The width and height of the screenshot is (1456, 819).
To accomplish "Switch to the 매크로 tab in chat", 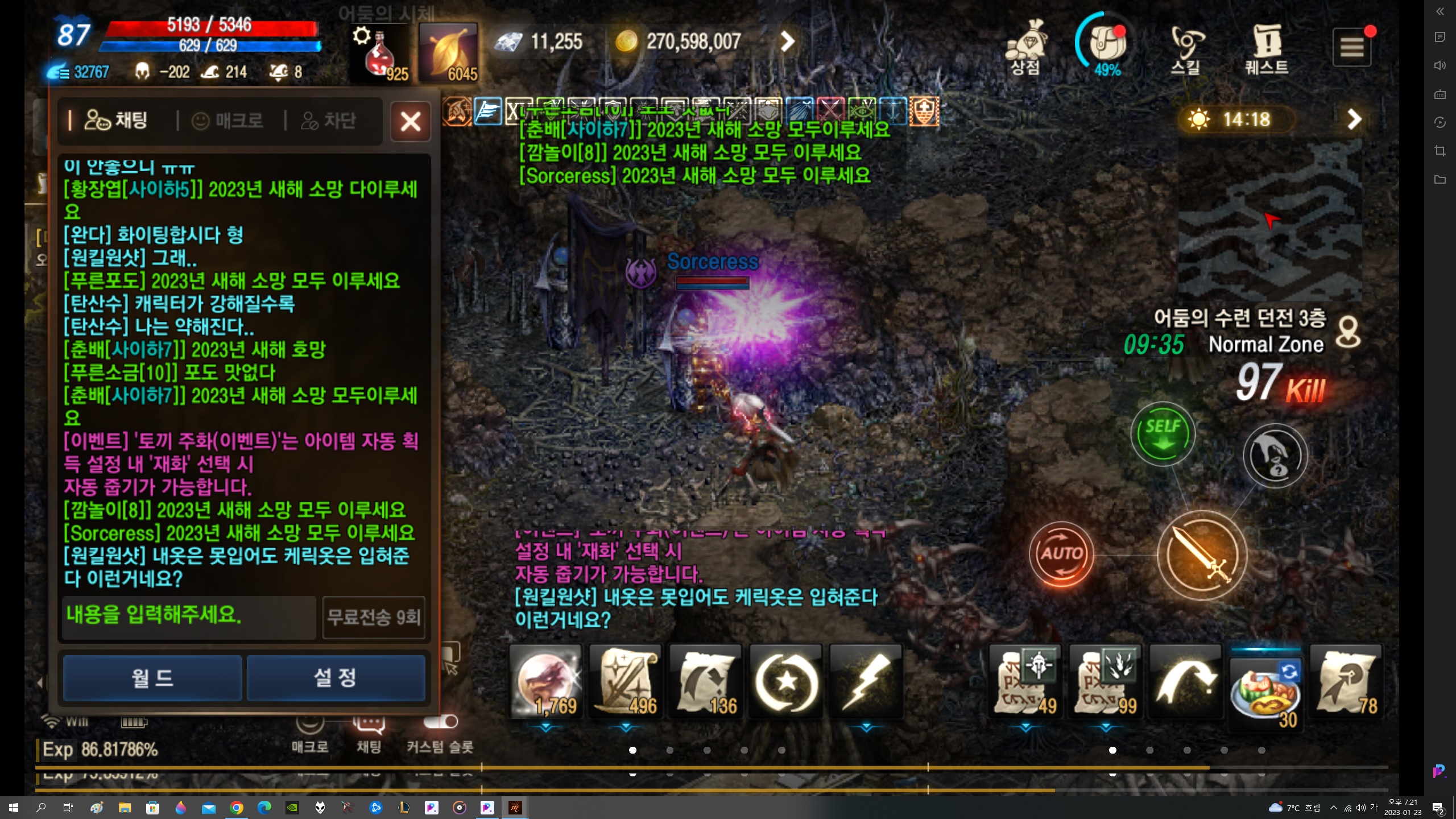I will click(x=227, y=121).
